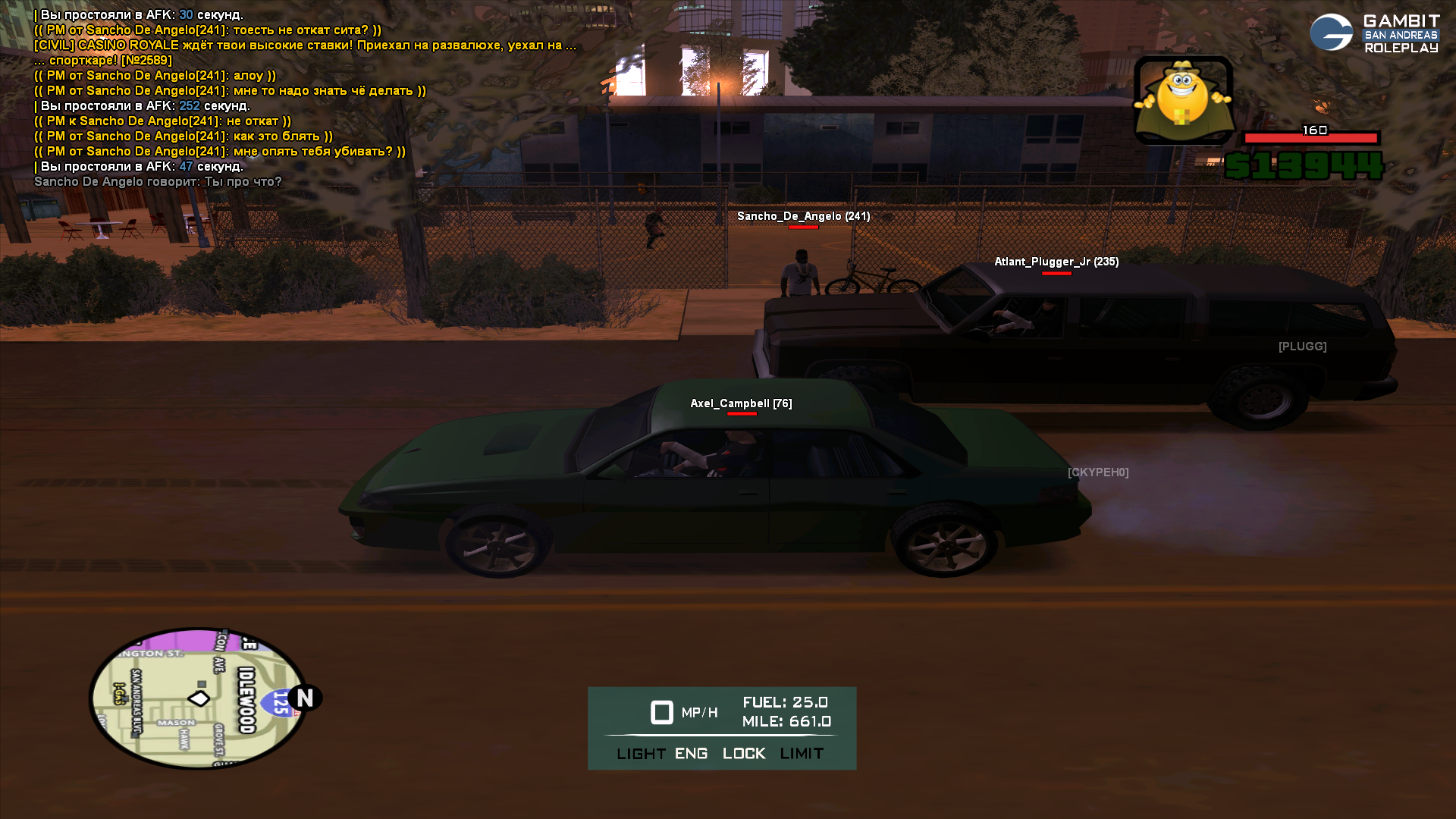The height and width of the screenshot is (819, 1456).
Task: Select the yellow smiley weapon icon
Action: click(1182, 99)
